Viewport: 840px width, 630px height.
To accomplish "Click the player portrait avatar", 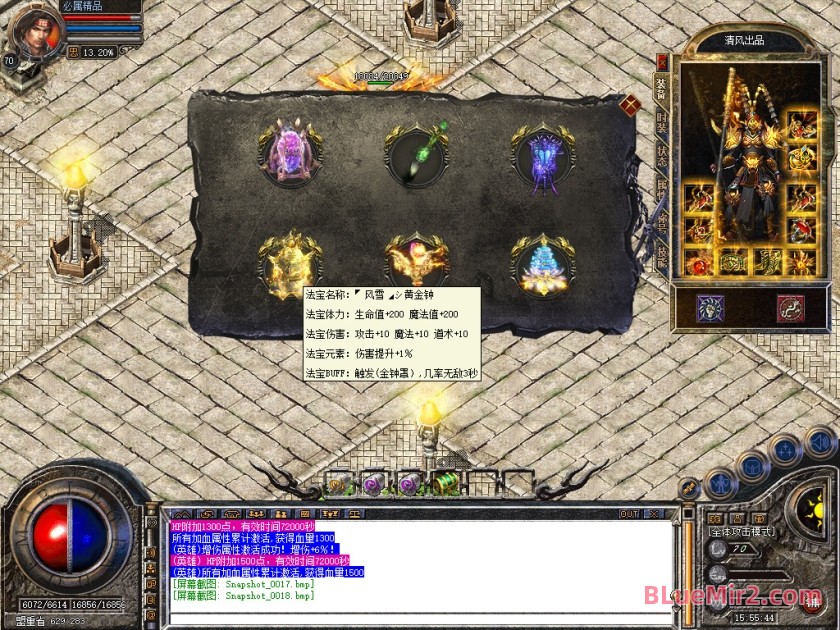I will 34,30.
